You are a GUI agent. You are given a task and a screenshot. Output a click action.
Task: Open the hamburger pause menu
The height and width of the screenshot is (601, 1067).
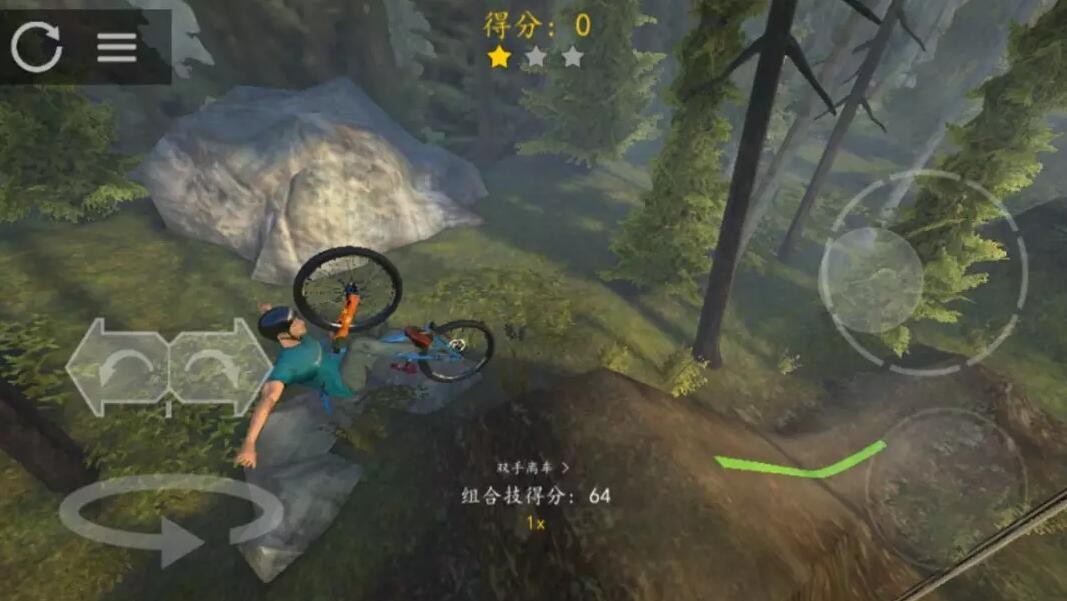point(116,47)
